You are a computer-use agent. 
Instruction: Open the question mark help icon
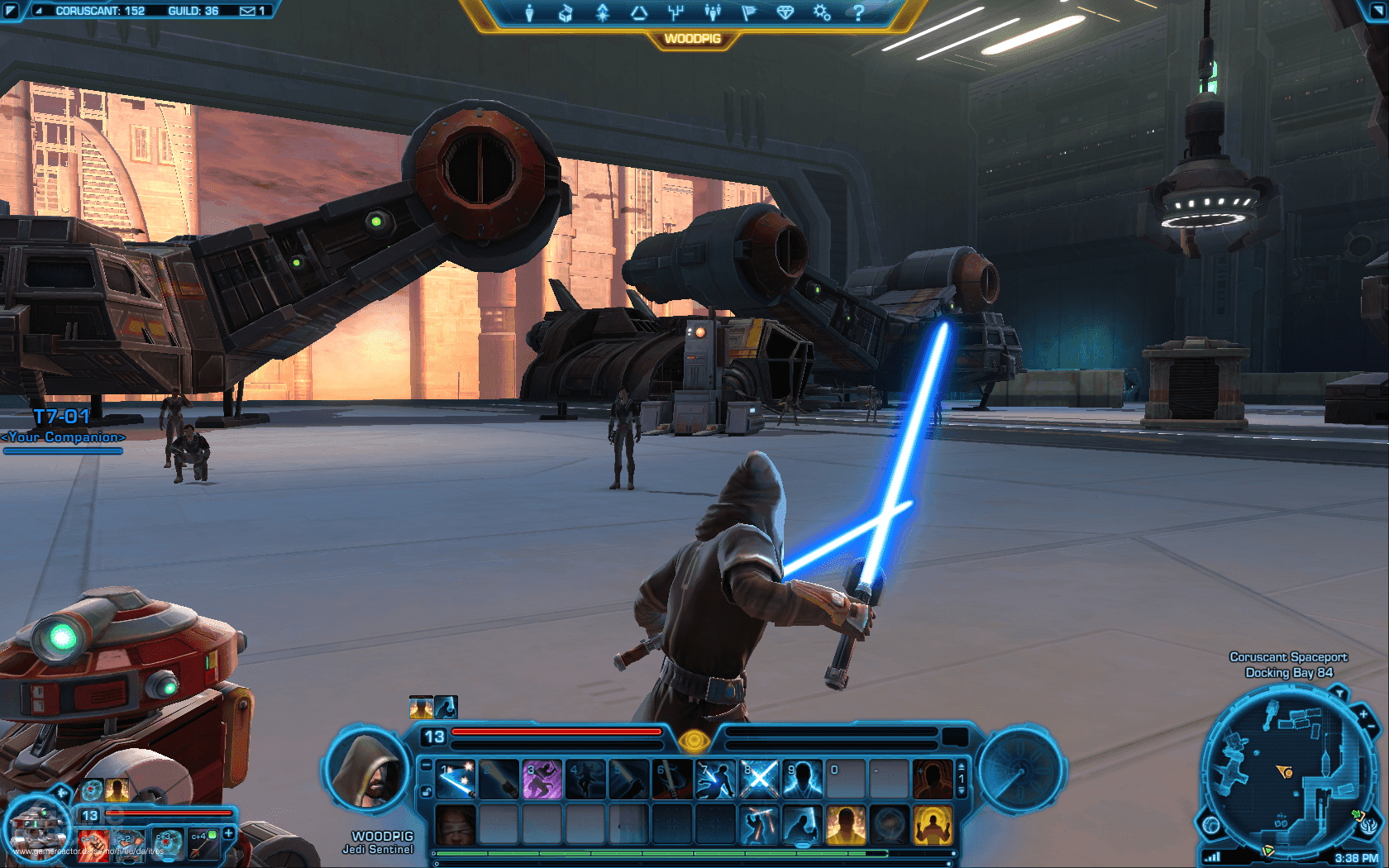tap(858, 12)
